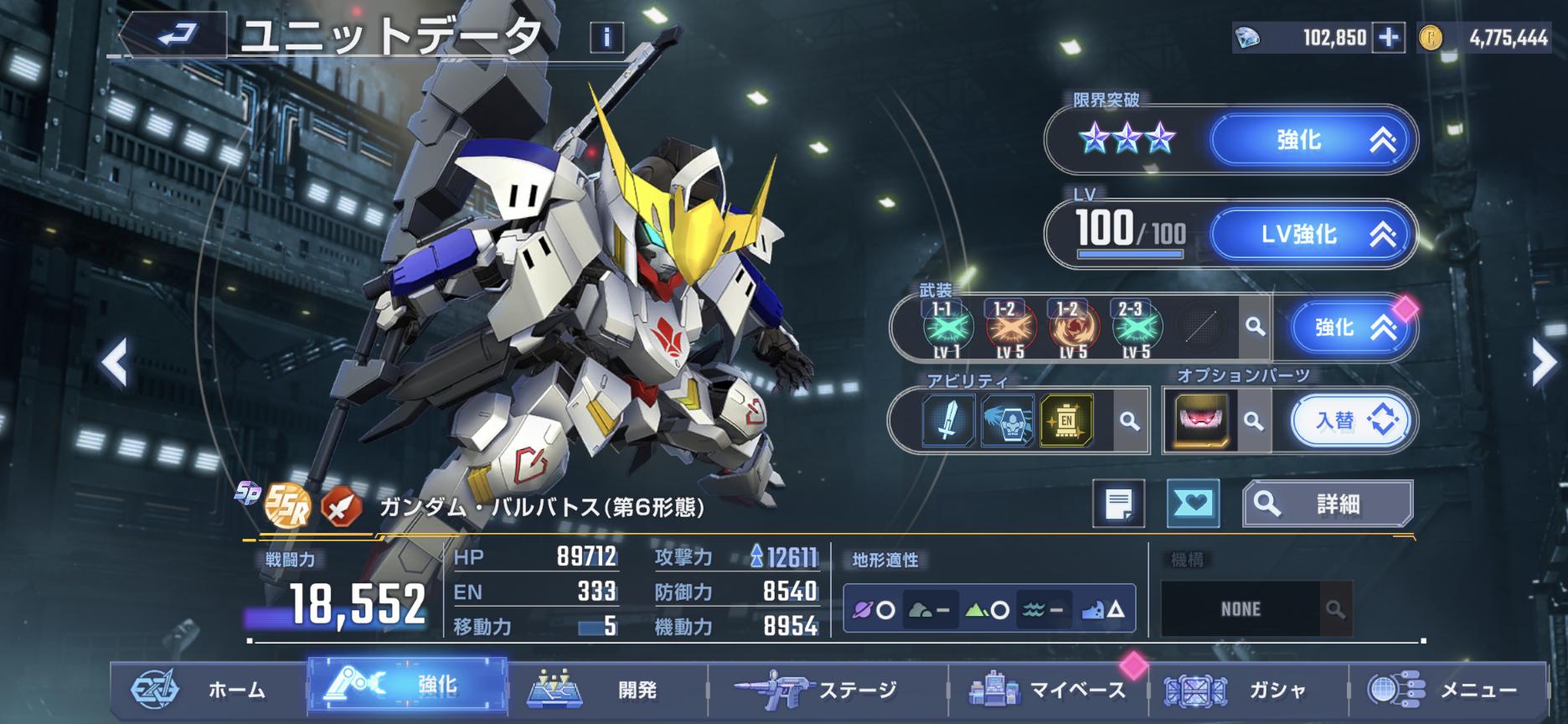Show the previous unit with left arrow
1568x724 pixels.
pos(114,363)
